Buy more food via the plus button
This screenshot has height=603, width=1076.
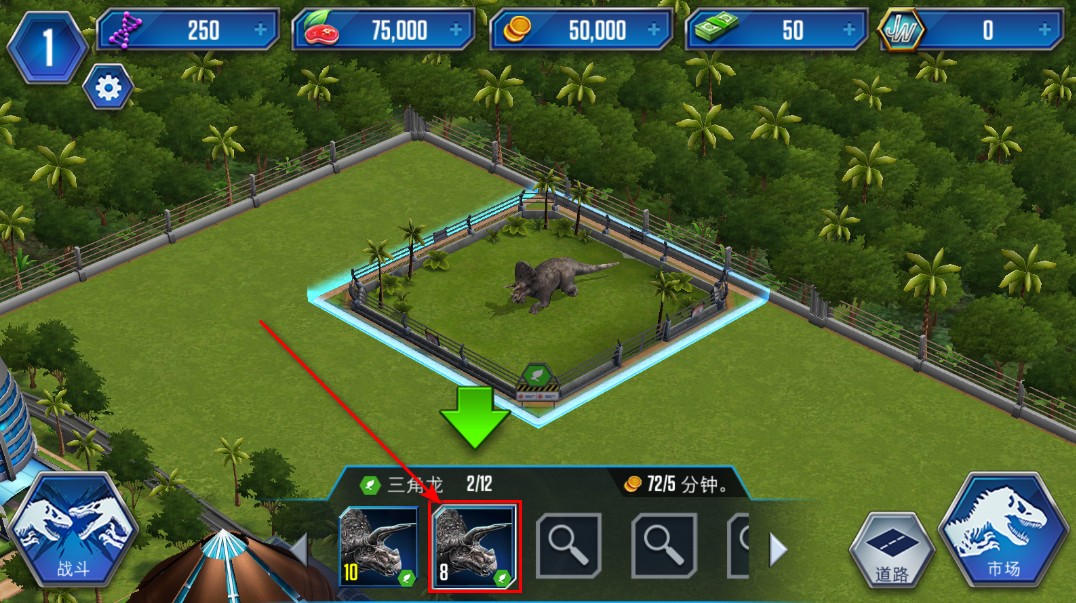(x=457, y=30)
